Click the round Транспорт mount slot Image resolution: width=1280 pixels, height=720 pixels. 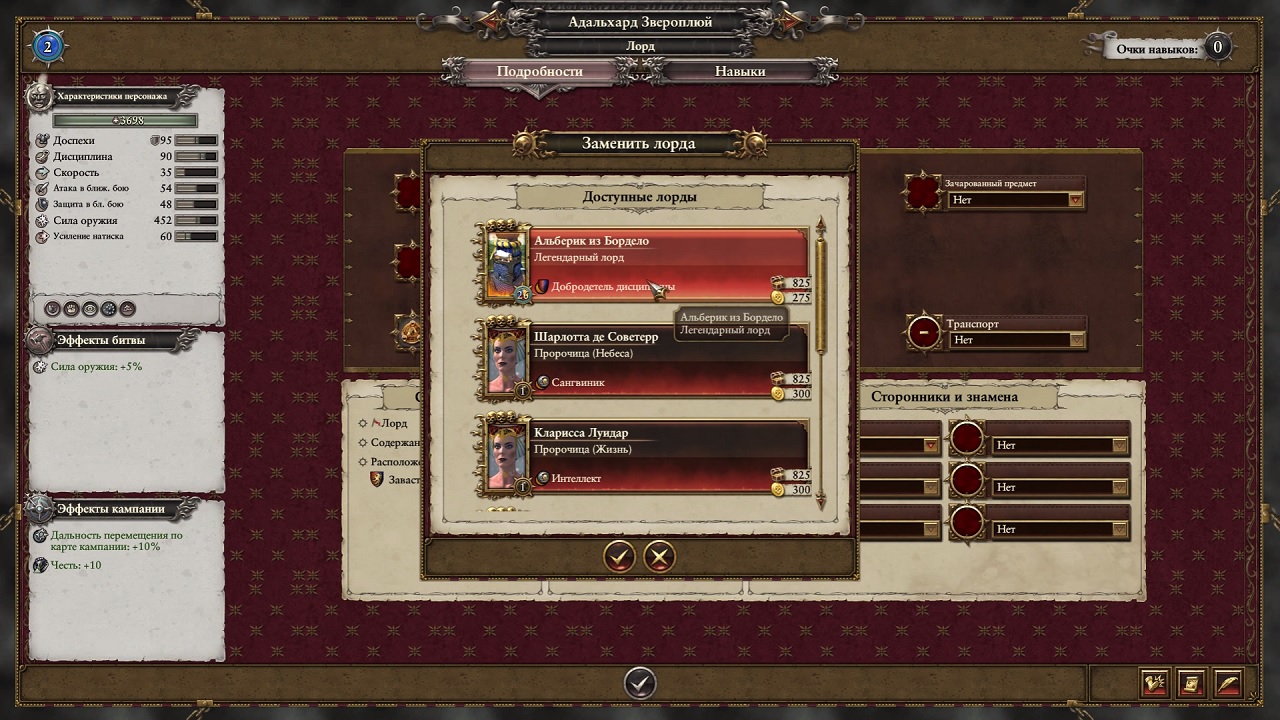click(x=924, y=332)
